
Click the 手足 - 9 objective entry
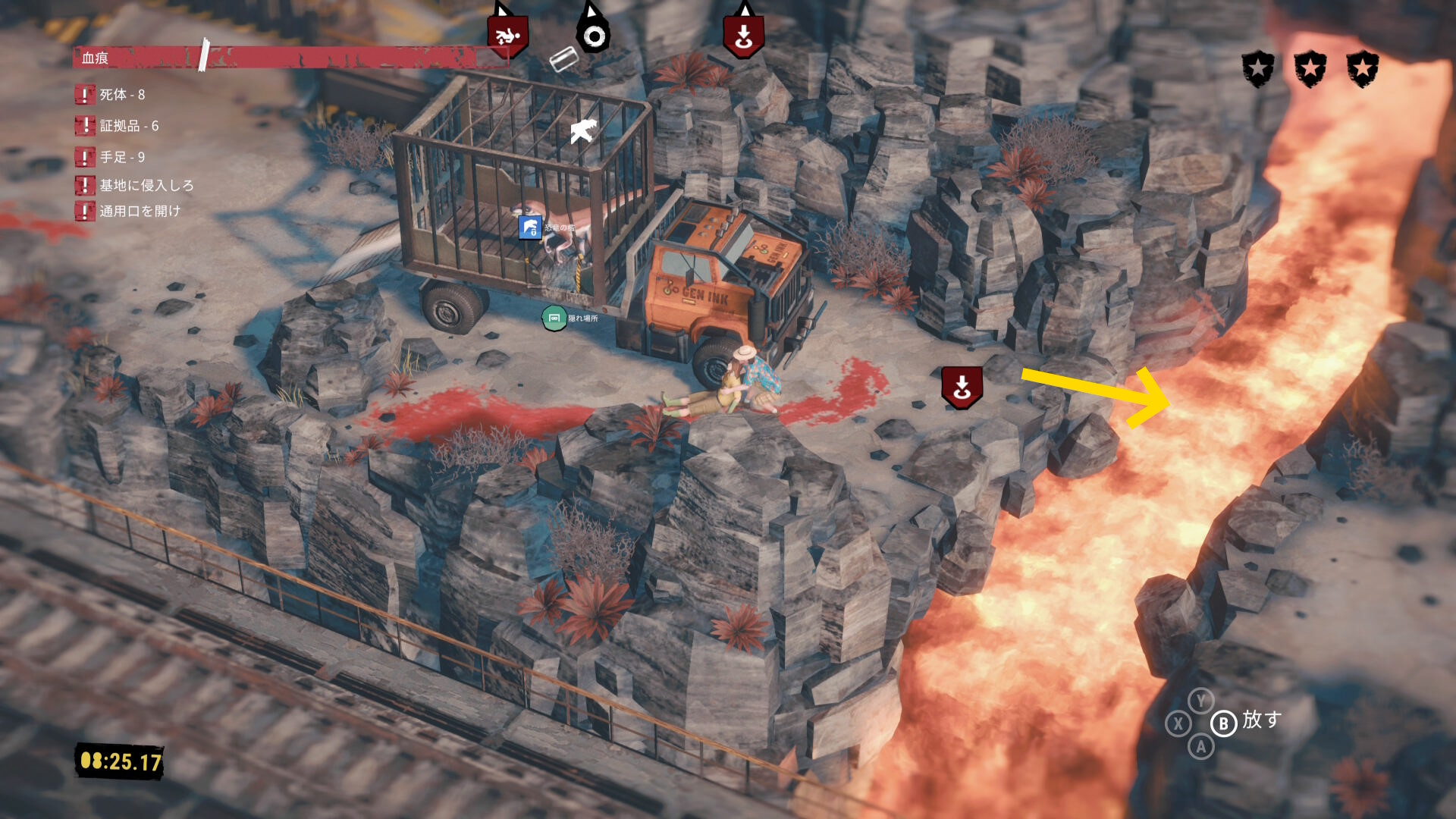point(121,157)
